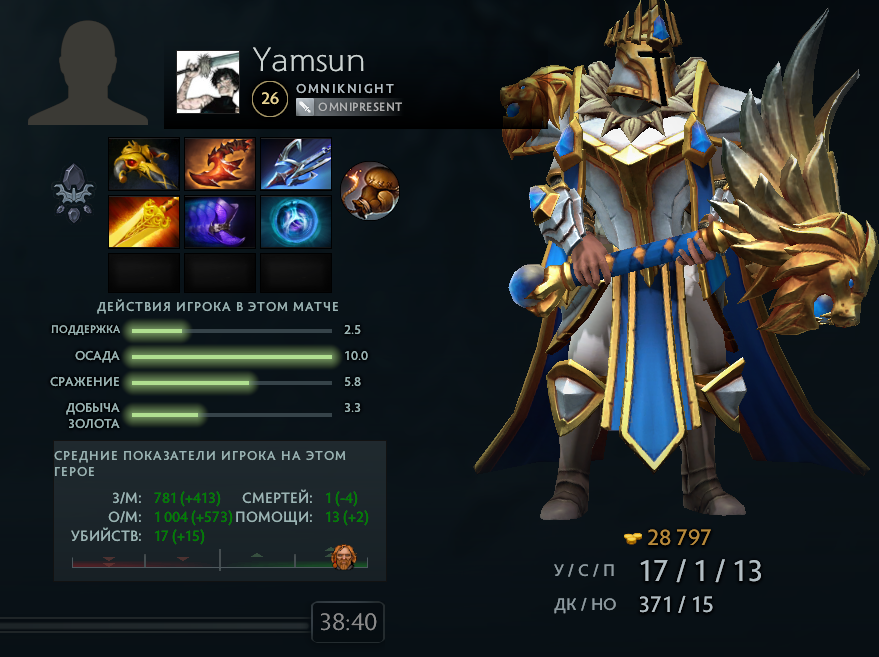Viewport: 879px width, 657px height.
Task: Inspect the purple Phase Boots item
Action: 220,221
